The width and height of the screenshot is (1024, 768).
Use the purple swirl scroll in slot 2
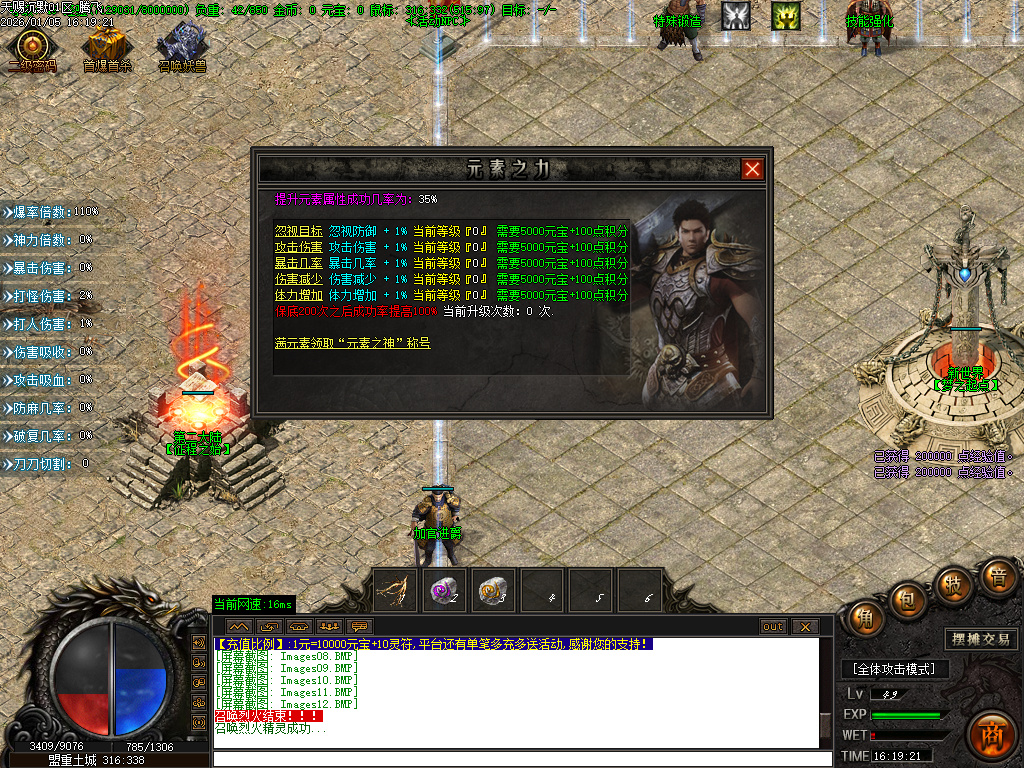[443, 590]
